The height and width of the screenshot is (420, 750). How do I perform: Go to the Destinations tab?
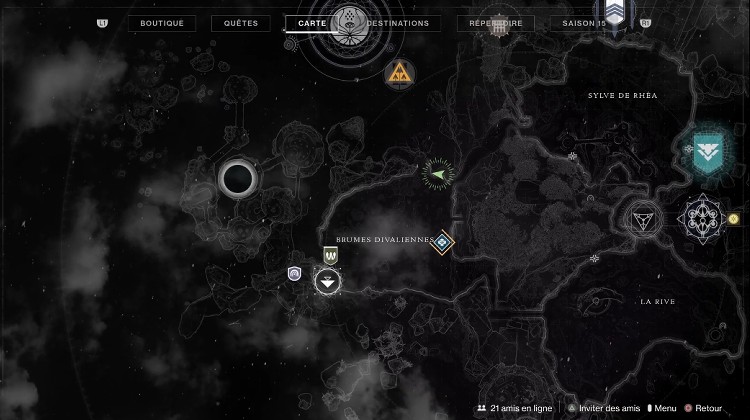[x=398, y=23]
